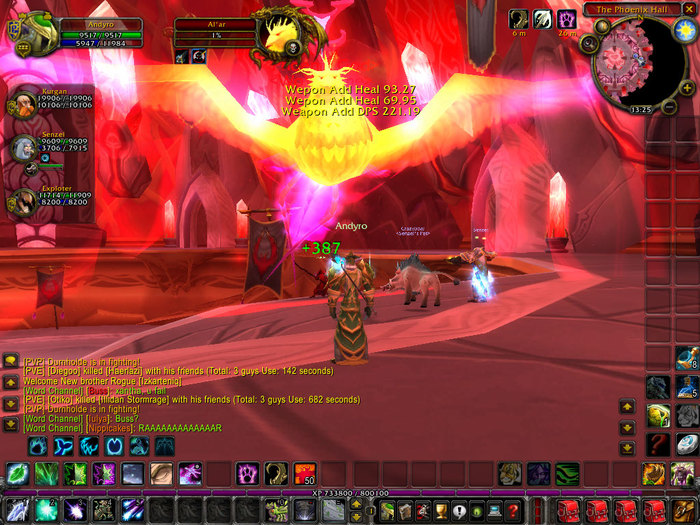
Task: Click the purple paw buff icon
Action: [x=566, y=18]
